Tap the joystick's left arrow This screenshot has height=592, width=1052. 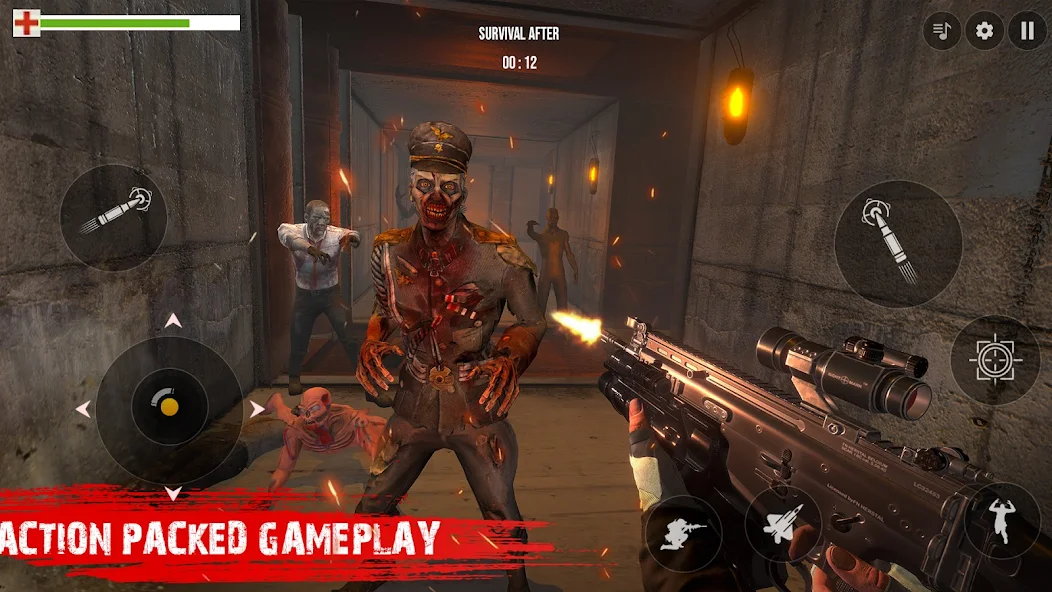coord(83,409)
